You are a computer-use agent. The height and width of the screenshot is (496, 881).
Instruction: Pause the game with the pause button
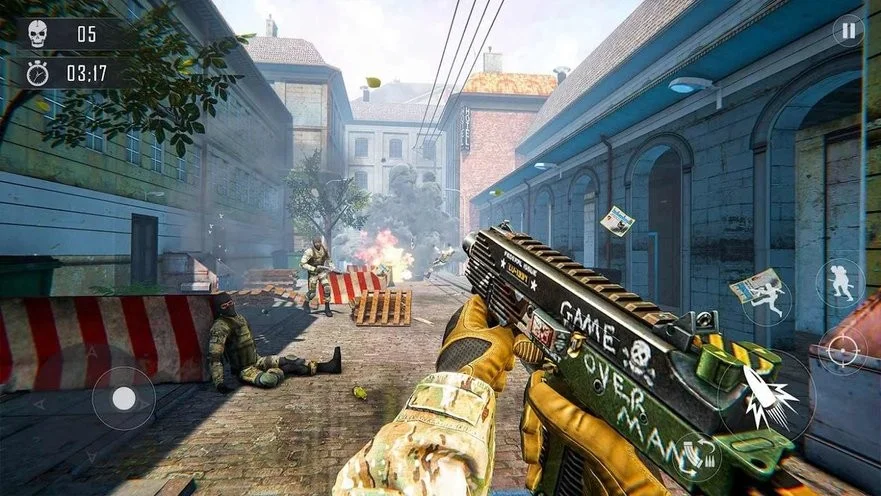(848, 31)
